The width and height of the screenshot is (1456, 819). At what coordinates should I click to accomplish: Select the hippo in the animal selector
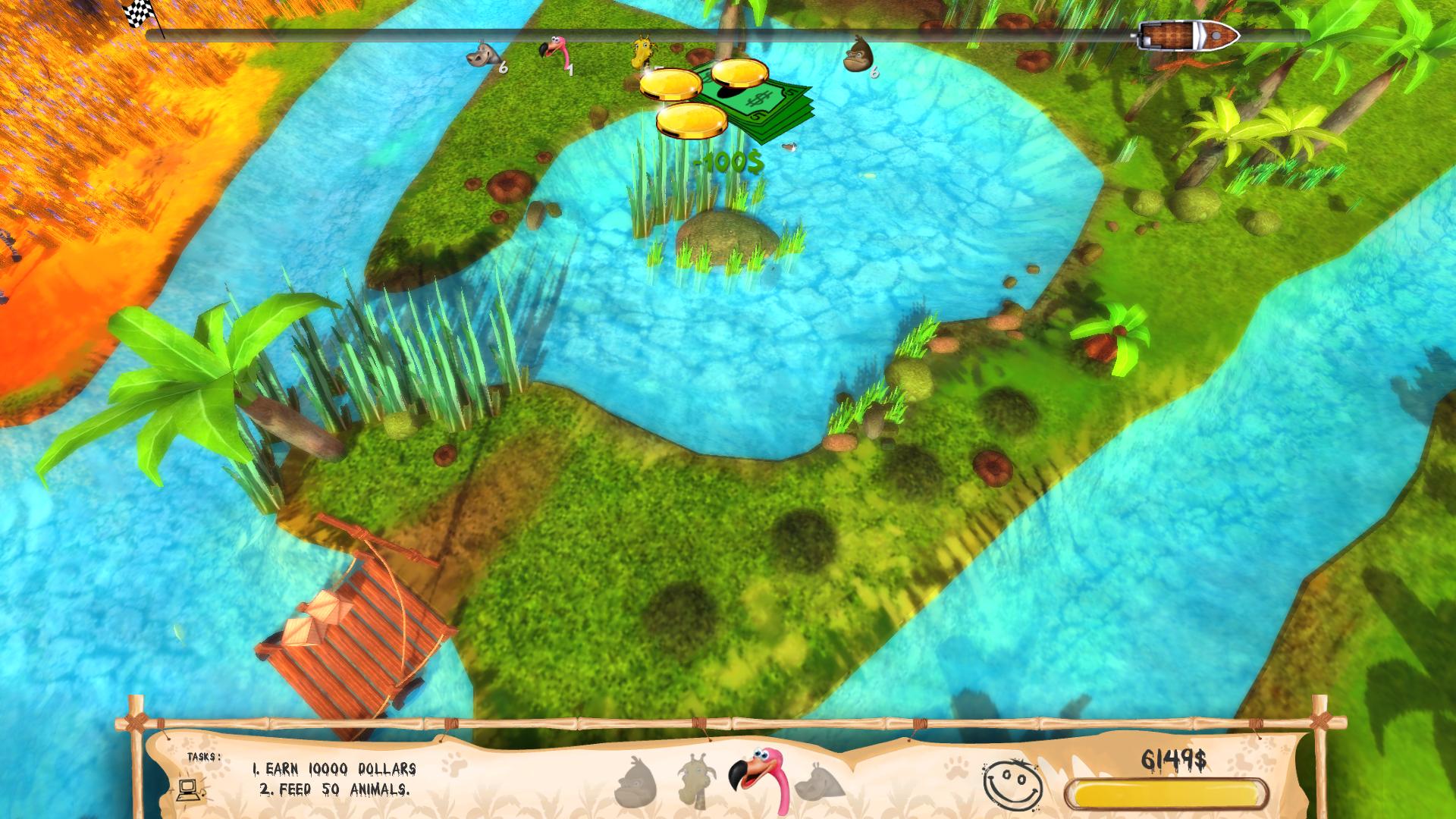[820, 782]
